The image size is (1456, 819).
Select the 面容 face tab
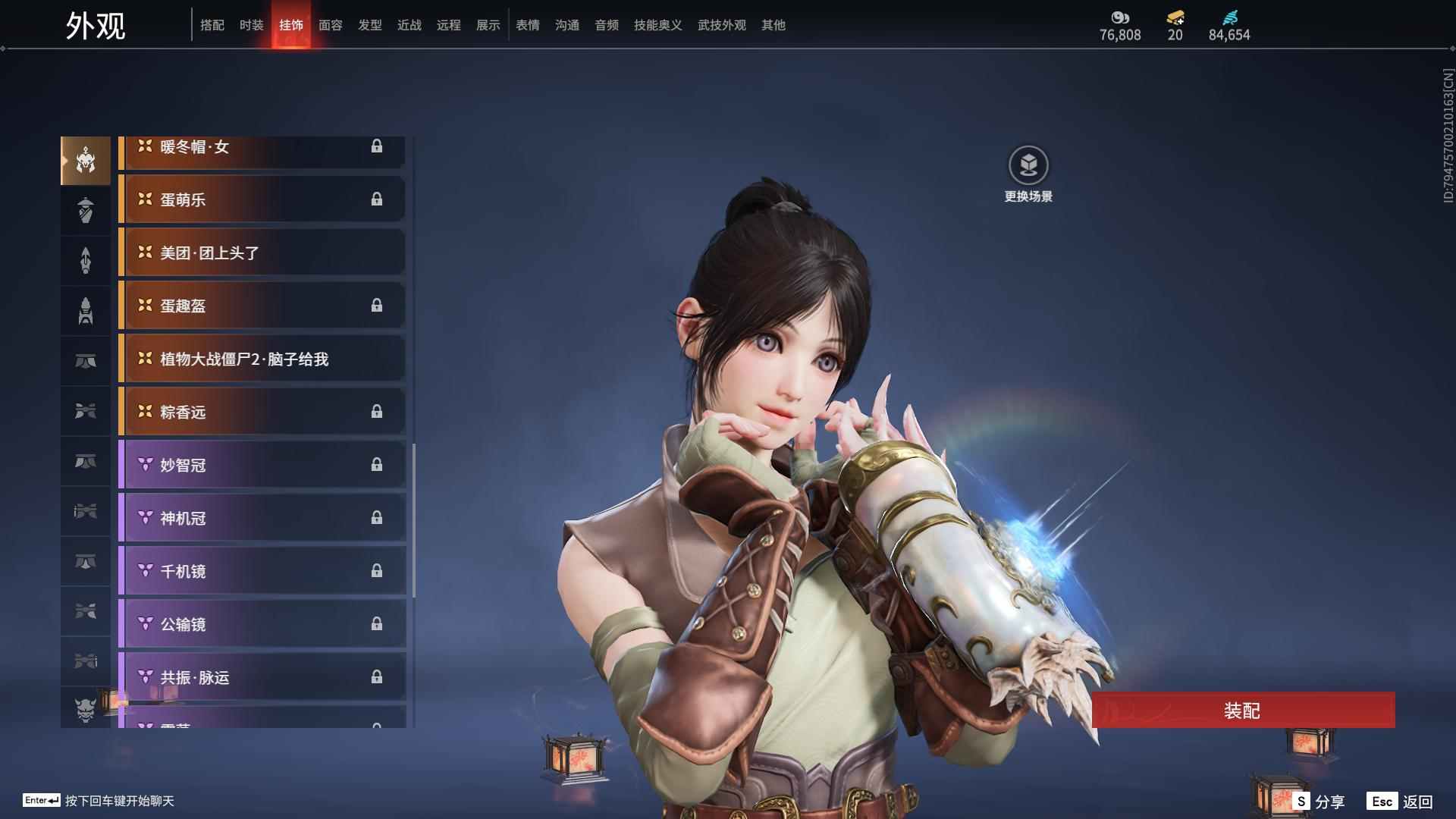pos(330,25)
